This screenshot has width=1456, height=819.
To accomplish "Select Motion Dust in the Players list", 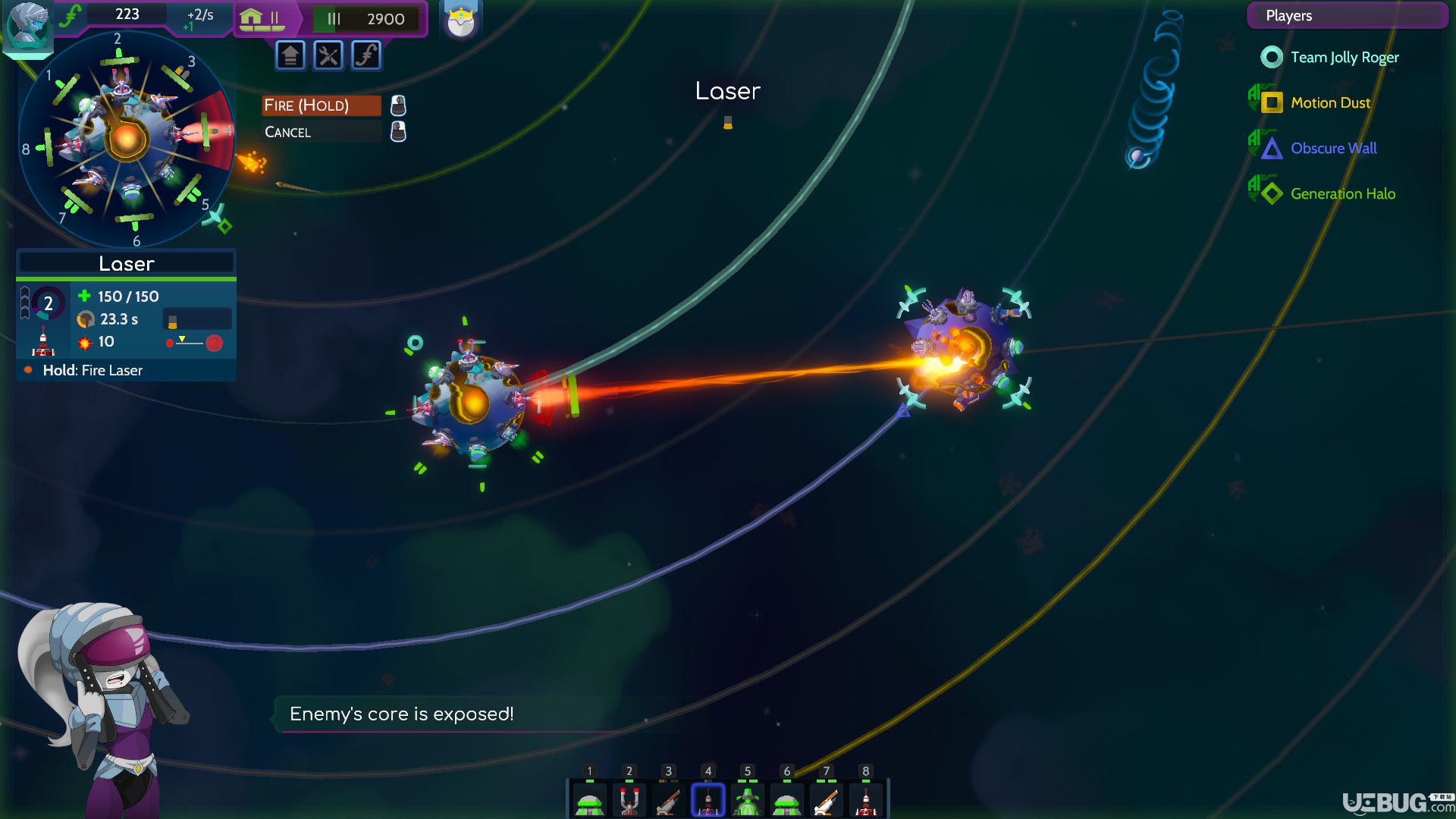I will [x=1330, y=103].
